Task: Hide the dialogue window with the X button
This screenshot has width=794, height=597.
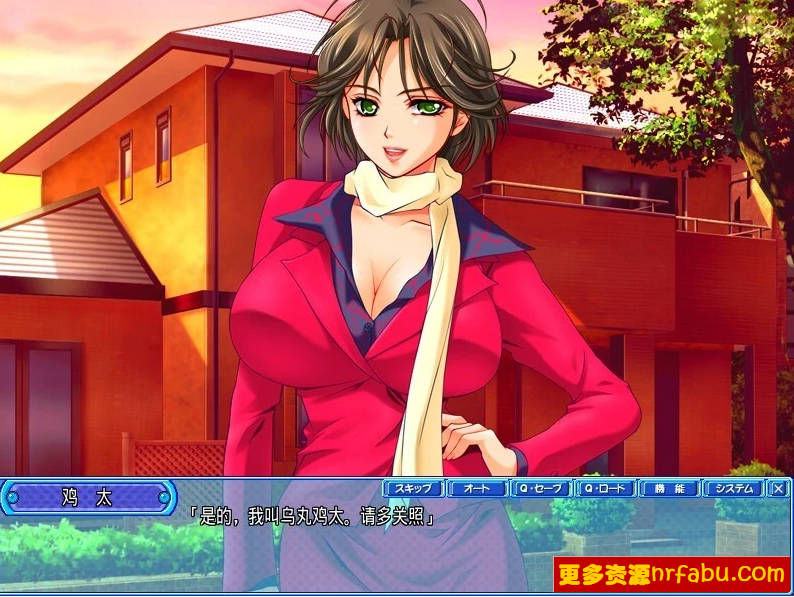Action: 779,489
